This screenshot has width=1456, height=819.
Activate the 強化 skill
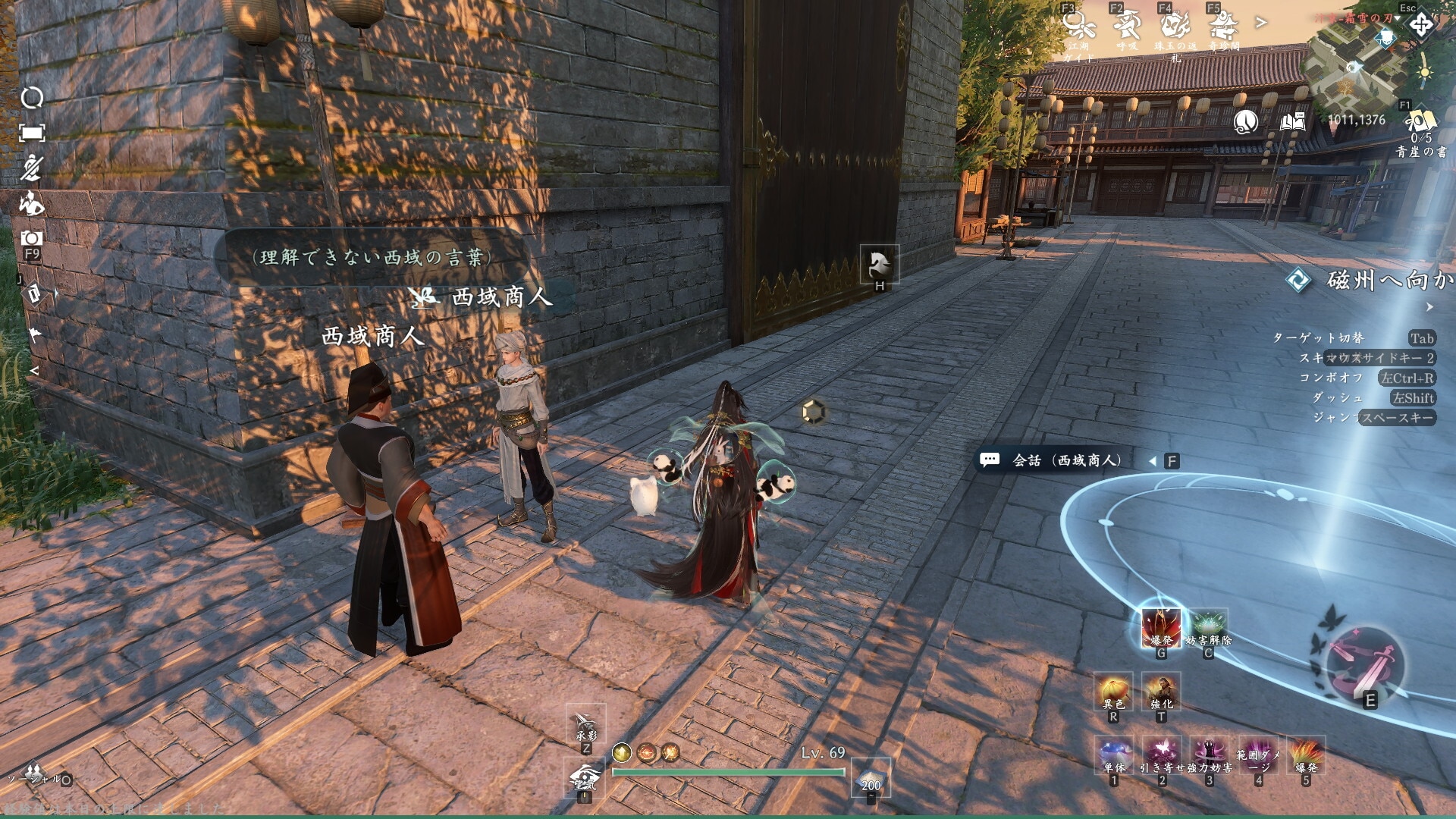(x=1161, y=692)
